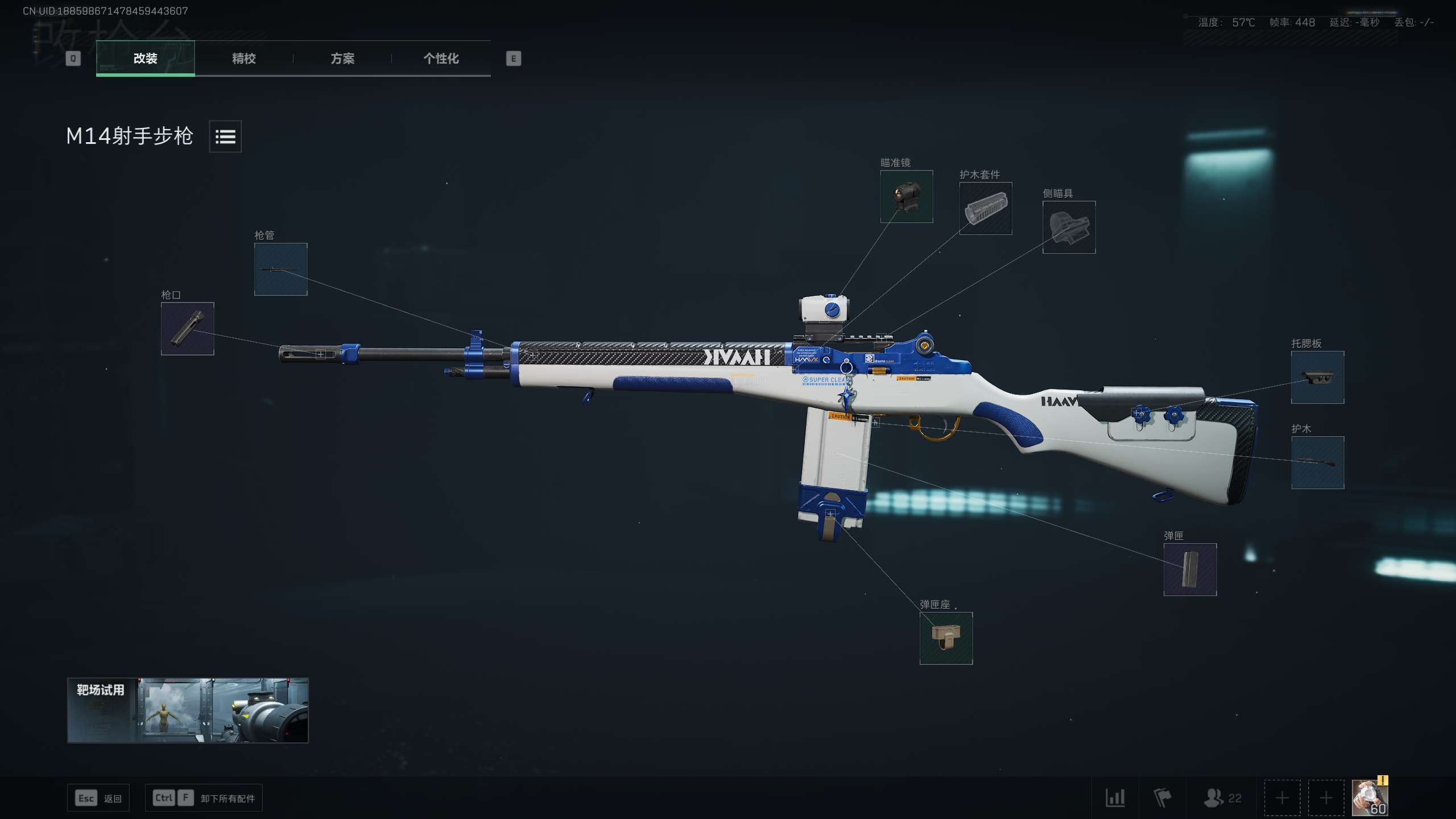Screen dimensions: 1456x819
Task: Open the list menu beside M14射手步枪
Action: pyautogui.click(x=225, y=136)
